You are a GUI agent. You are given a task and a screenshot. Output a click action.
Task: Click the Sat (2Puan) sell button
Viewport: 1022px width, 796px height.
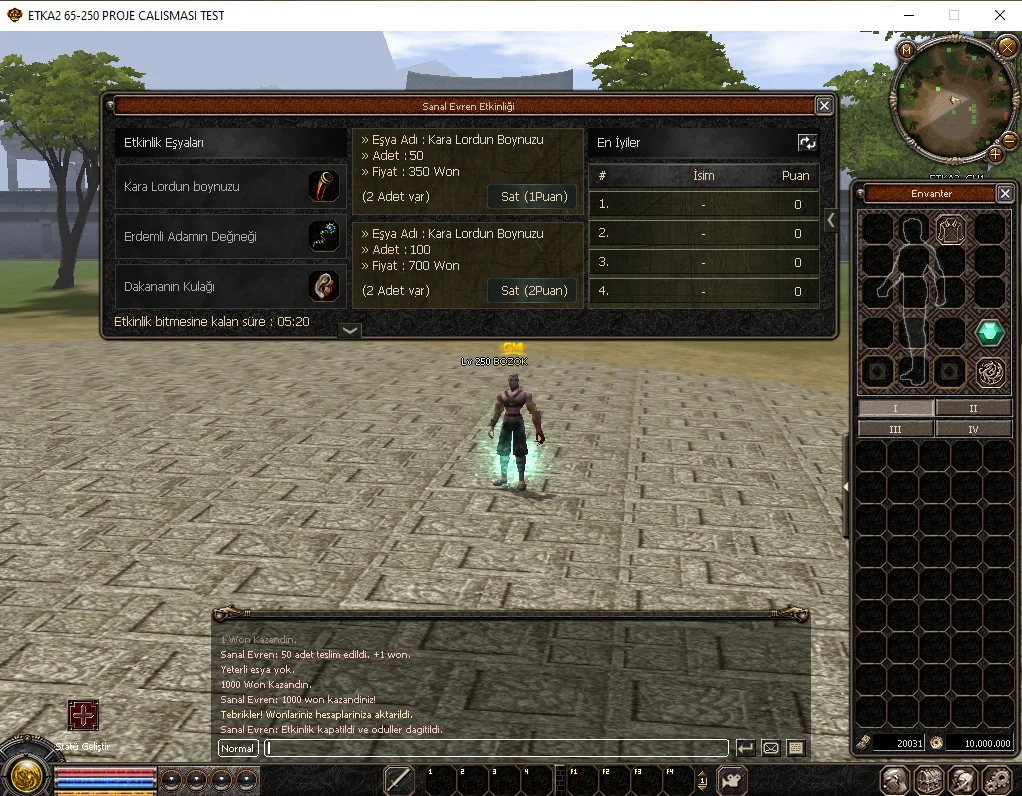pyautogui.click(x=533, y=291)
